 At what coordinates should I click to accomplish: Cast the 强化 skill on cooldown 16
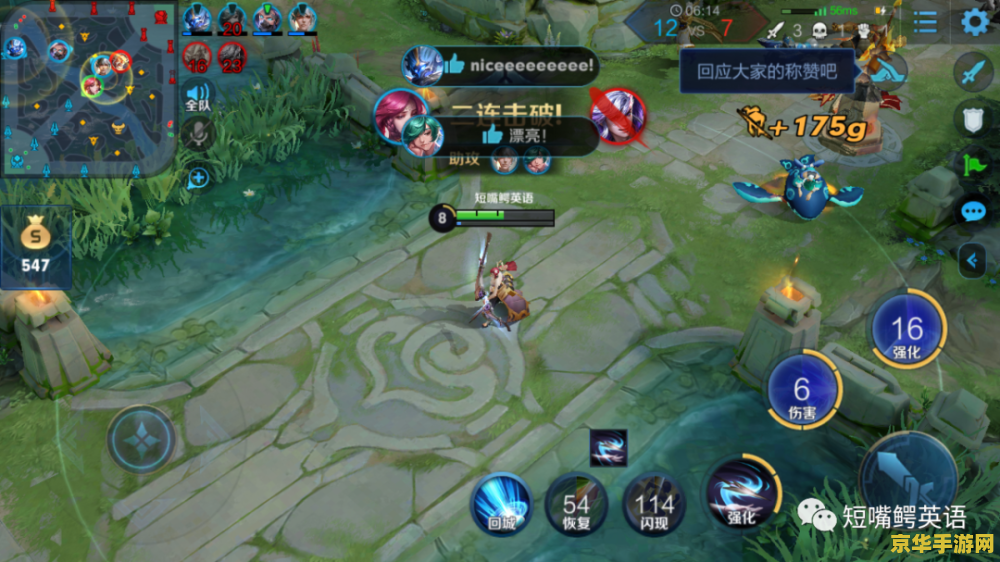pyautogui.click(x=907, y=330)
